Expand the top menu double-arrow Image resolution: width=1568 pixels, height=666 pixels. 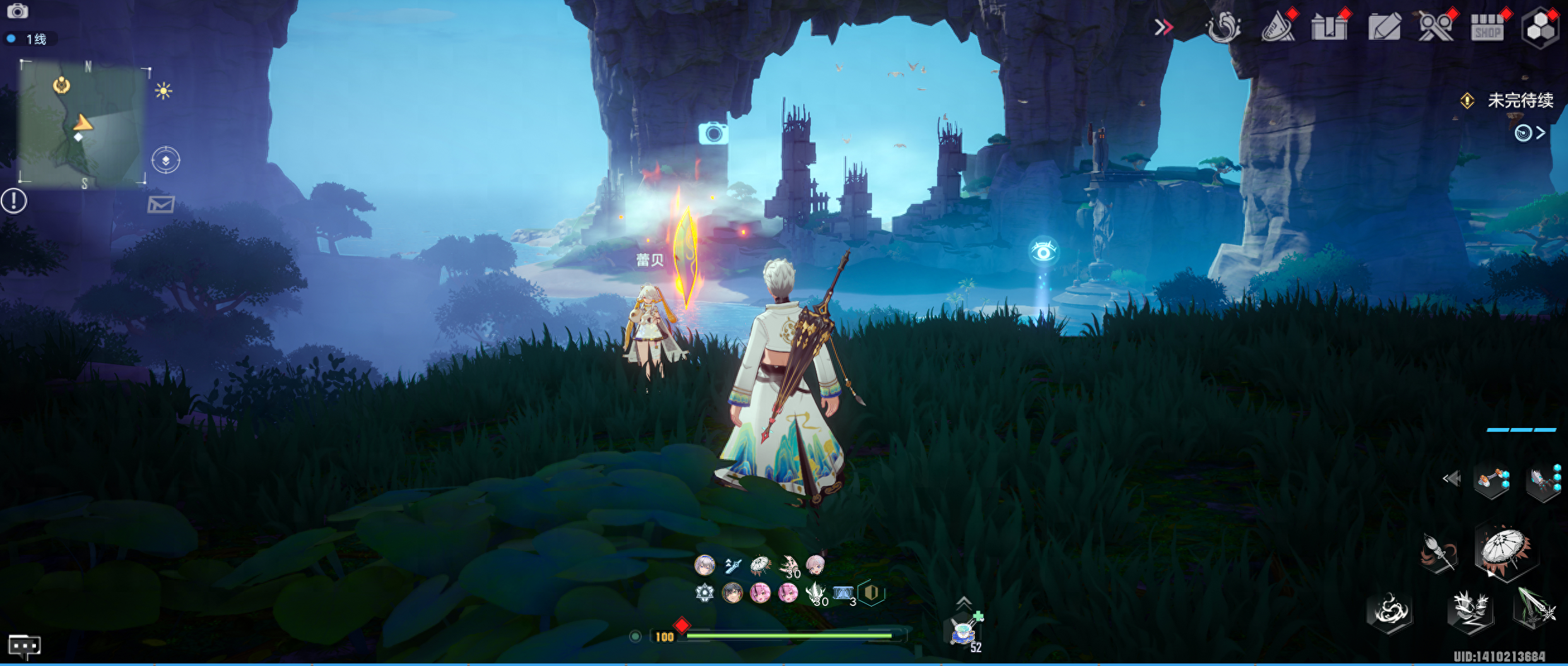[x=1164, y=27]
